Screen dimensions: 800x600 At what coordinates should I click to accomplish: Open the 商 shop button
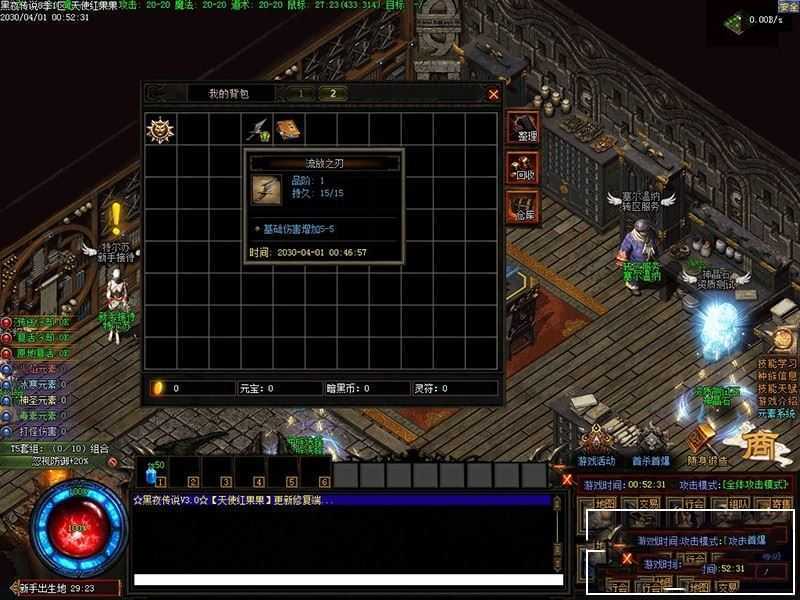click(764, 442)
